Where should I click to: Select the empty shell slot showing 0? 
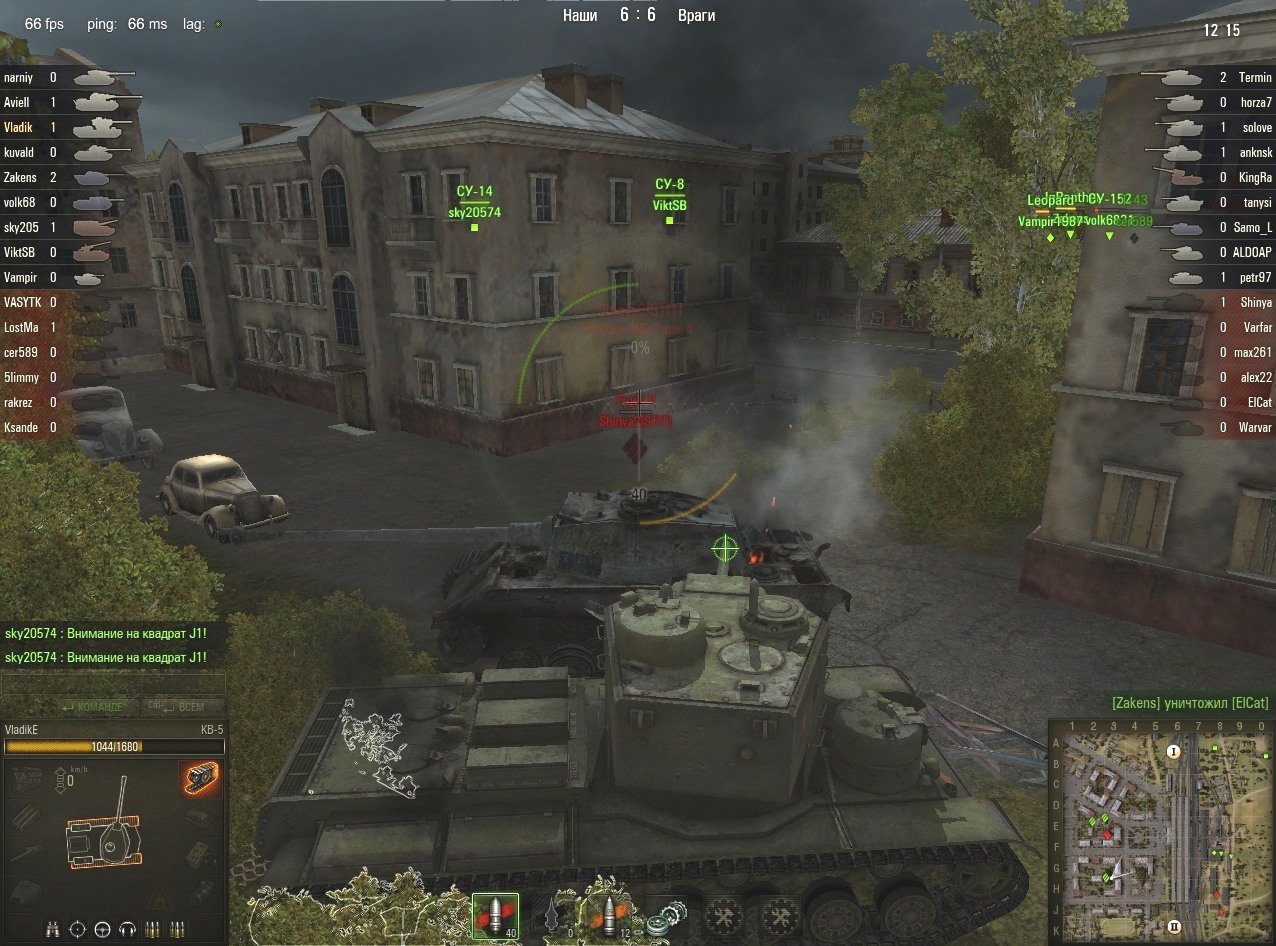(553, 916)
